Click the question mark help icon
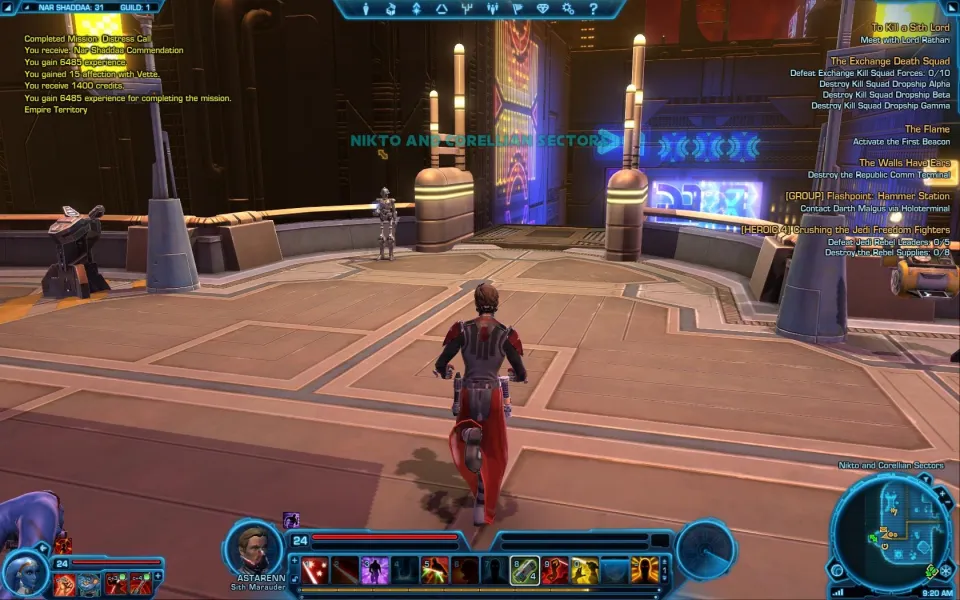The height and width of the screenshot is (600, 960). (594, 9)
